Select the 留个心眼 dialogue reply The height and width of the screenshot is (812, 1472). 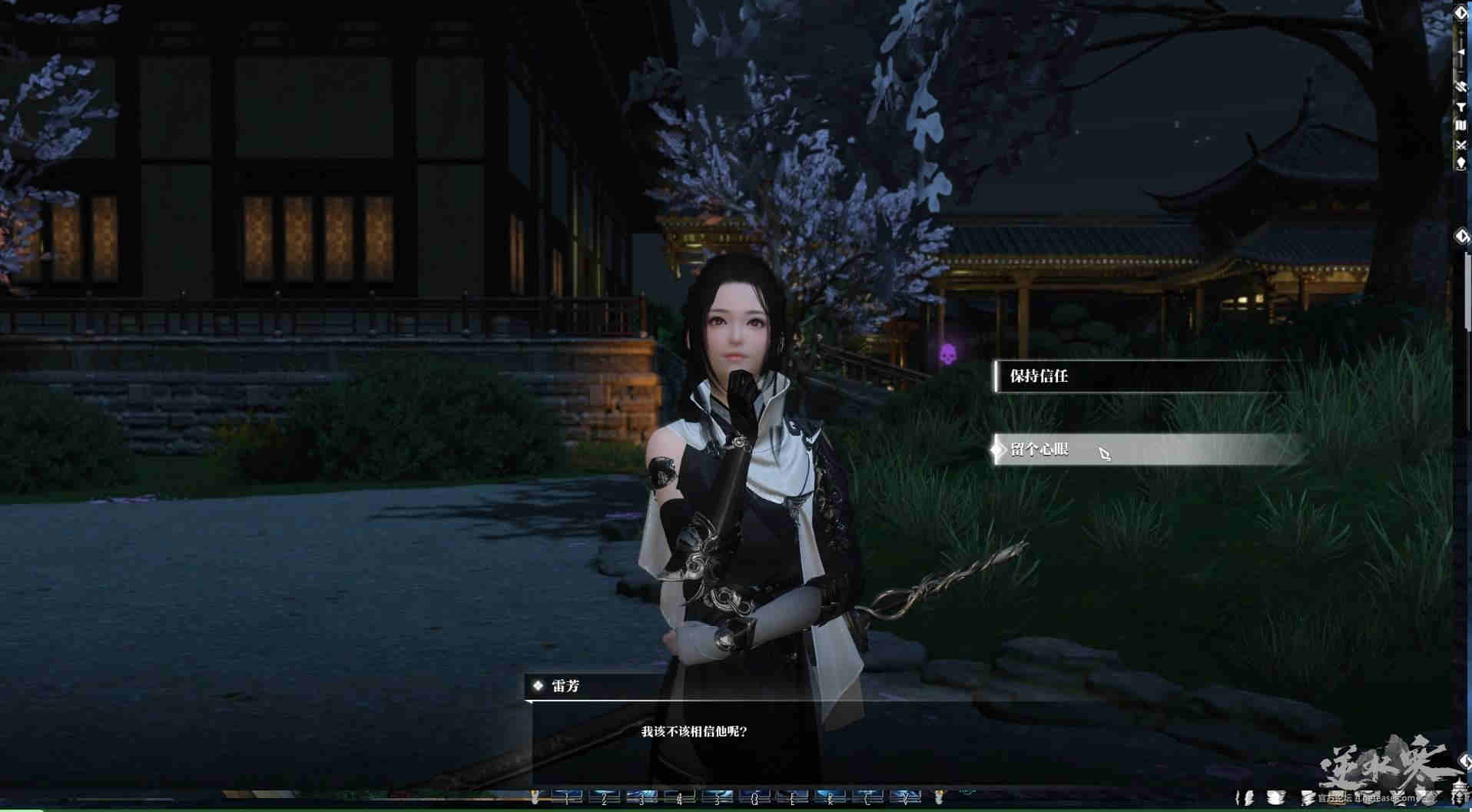[1145, 449]
